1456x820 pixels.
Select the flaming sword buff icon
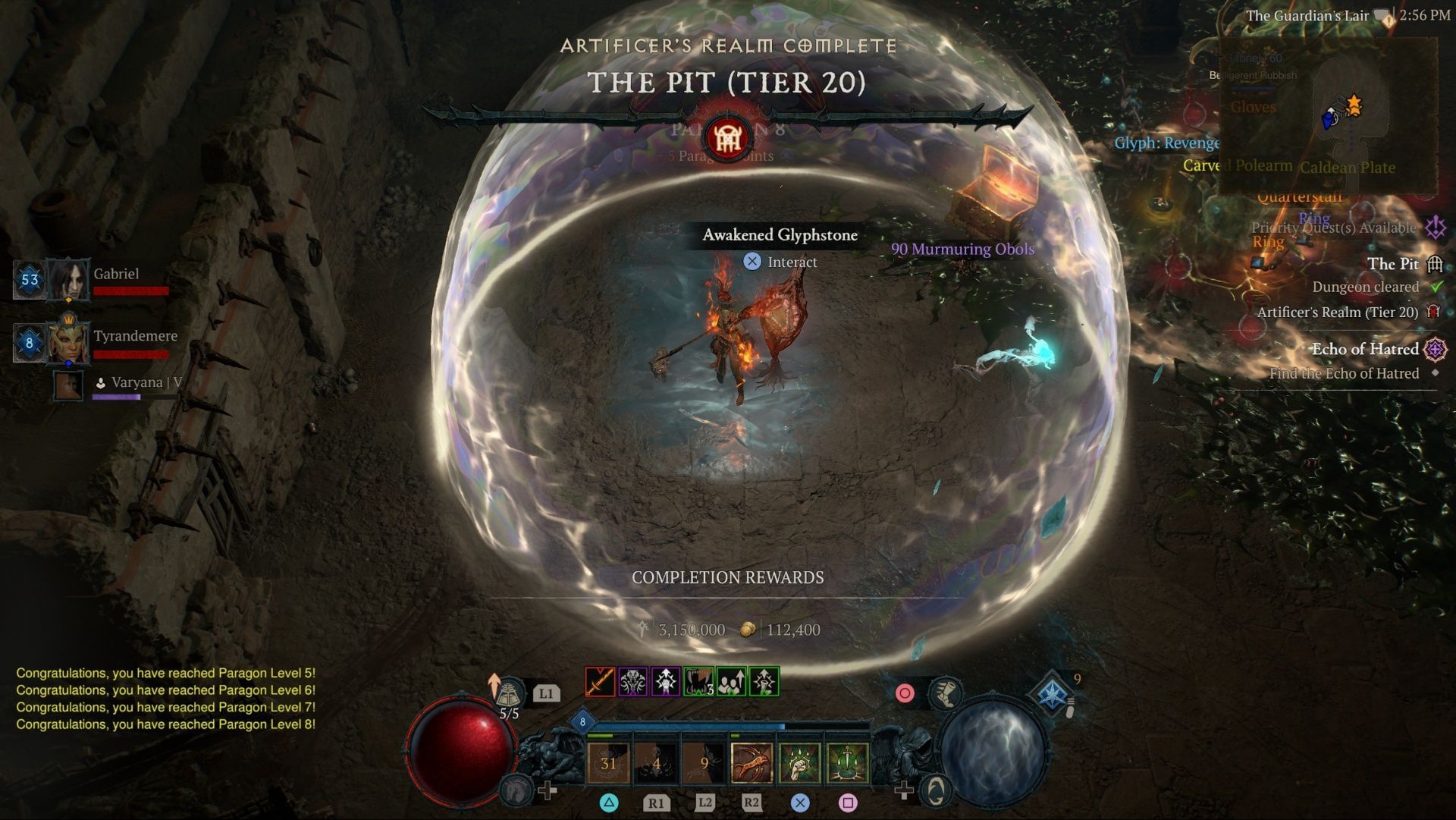[x=600, y=682]
